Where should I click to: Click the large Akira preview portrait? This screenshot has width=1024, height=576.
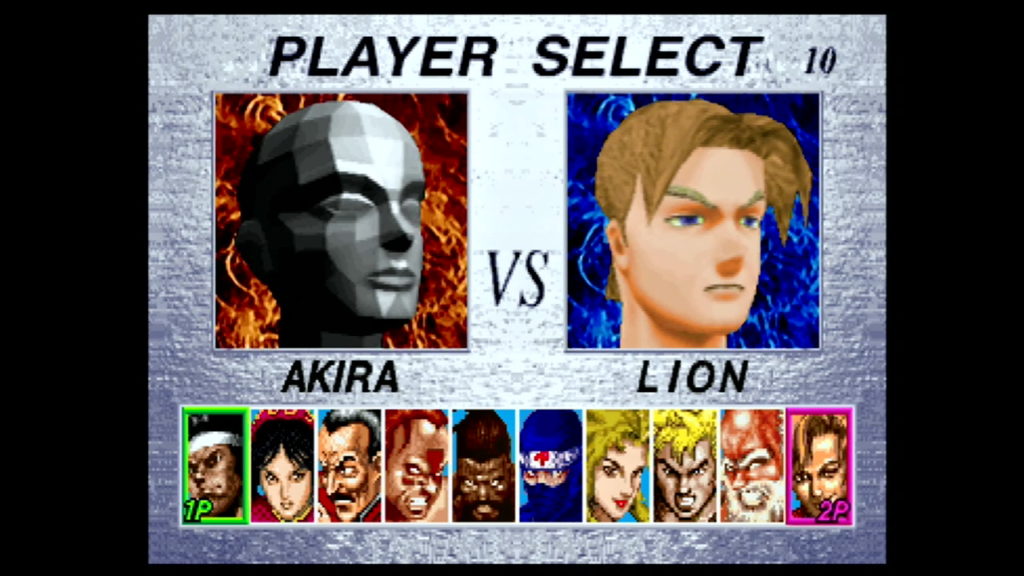pos(341,221)
